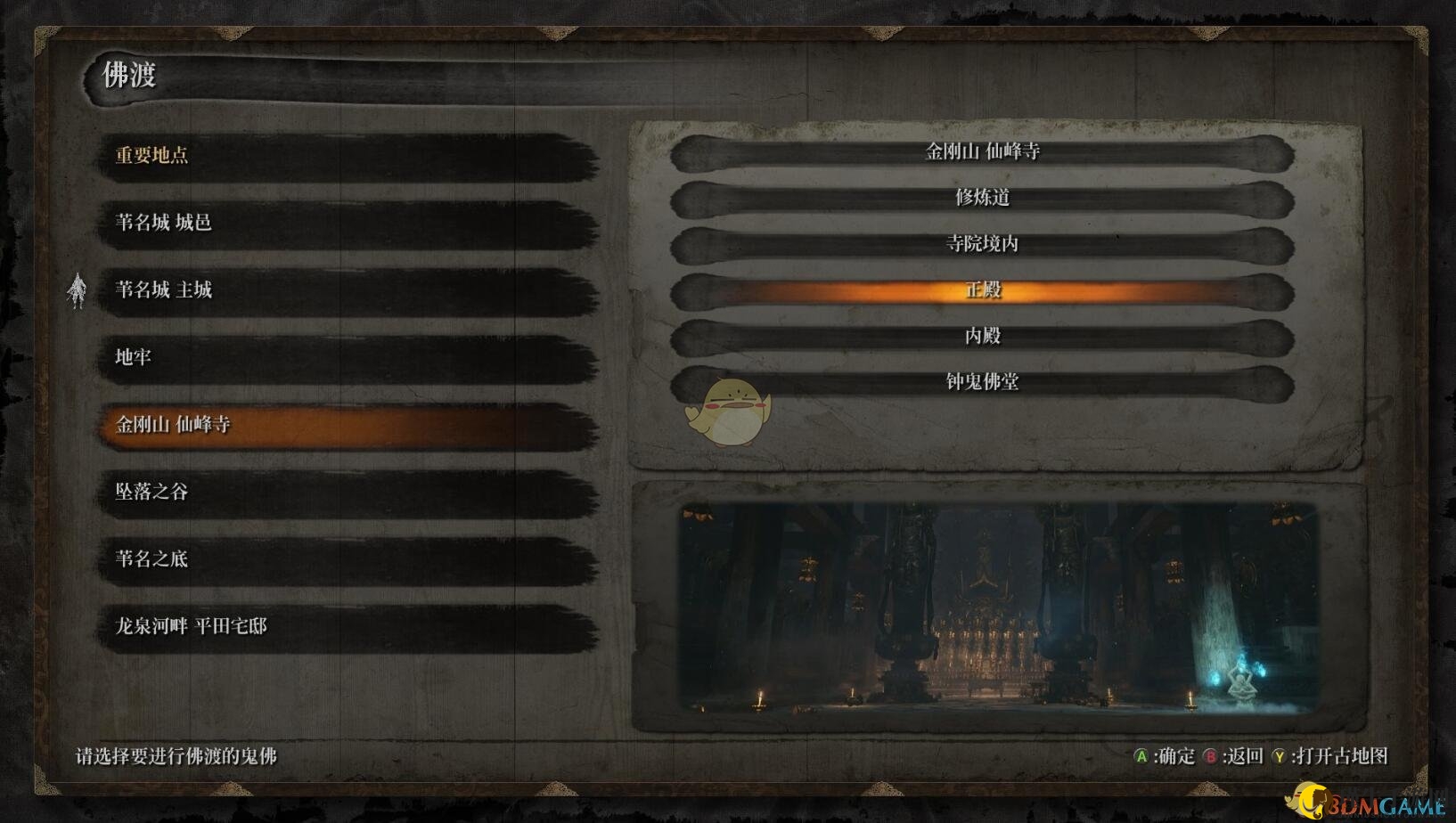1456x823 pixels.
Task: Open the 苇名城 主城 area
Action: pyautogui.click(x=346, y=290)
